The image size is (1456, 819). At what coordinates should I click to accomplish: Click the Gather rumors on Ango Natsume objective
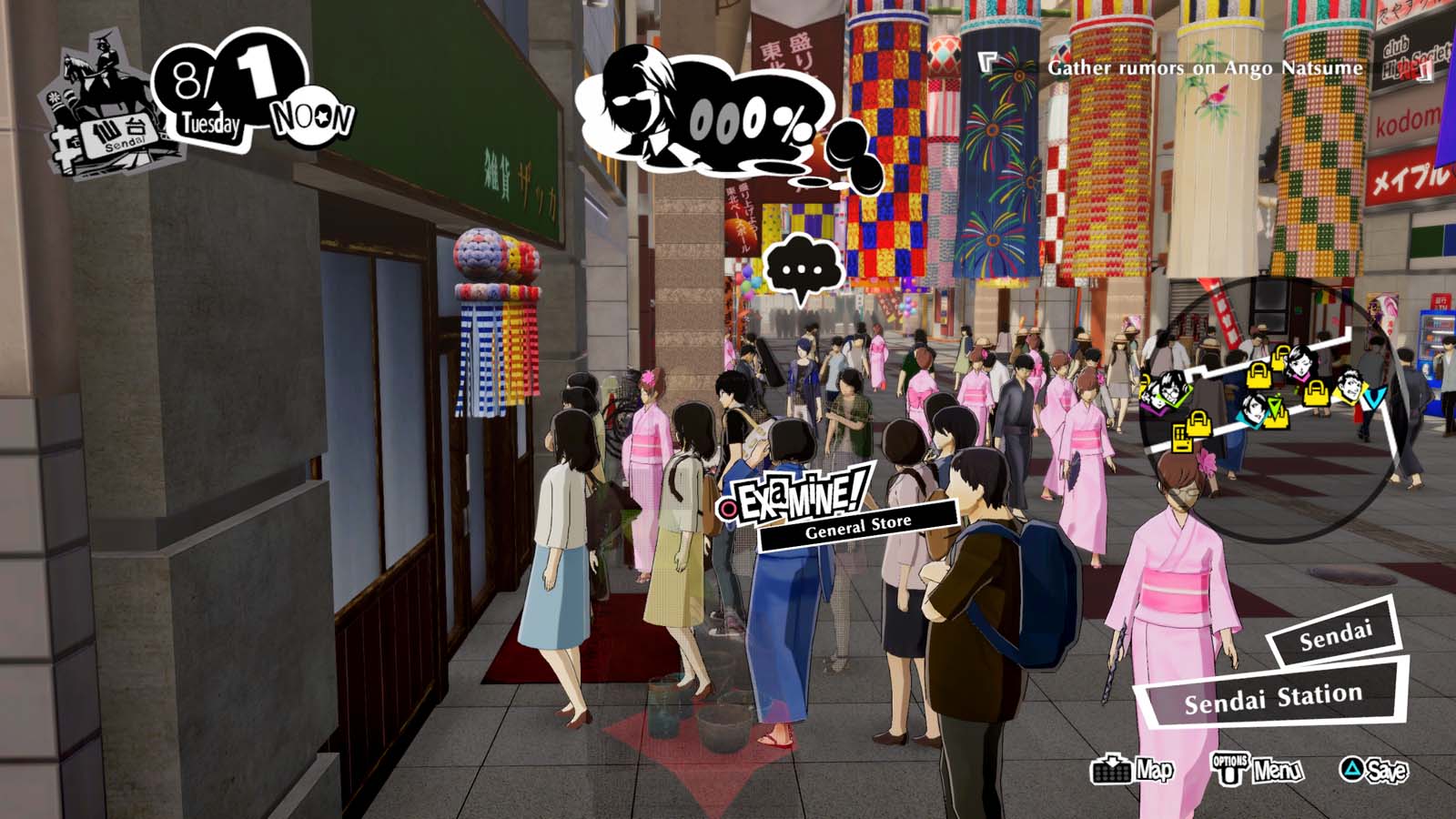point(1203,66)
